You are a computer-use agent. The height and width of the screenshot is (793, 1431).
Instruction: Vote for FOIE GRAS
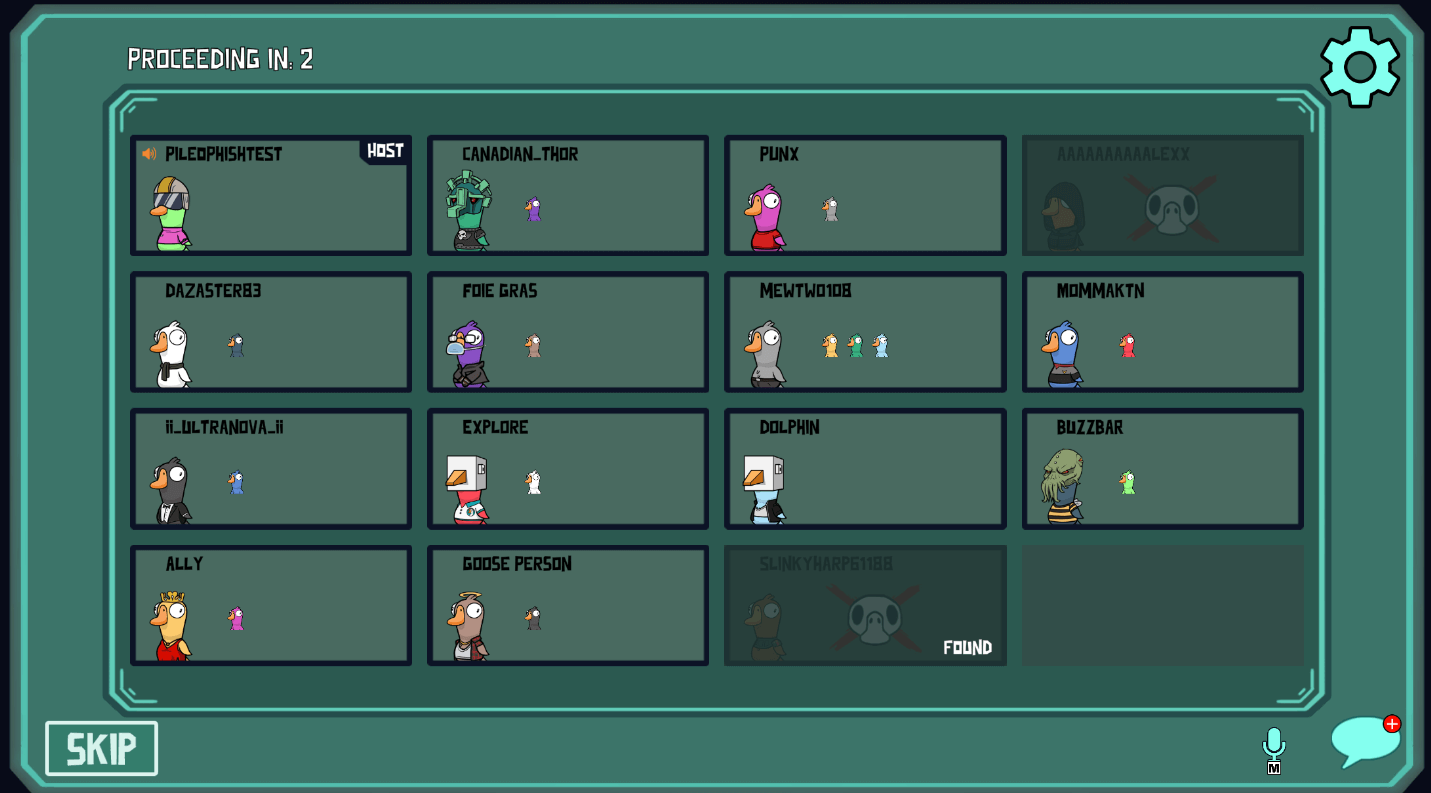(568, 332)
